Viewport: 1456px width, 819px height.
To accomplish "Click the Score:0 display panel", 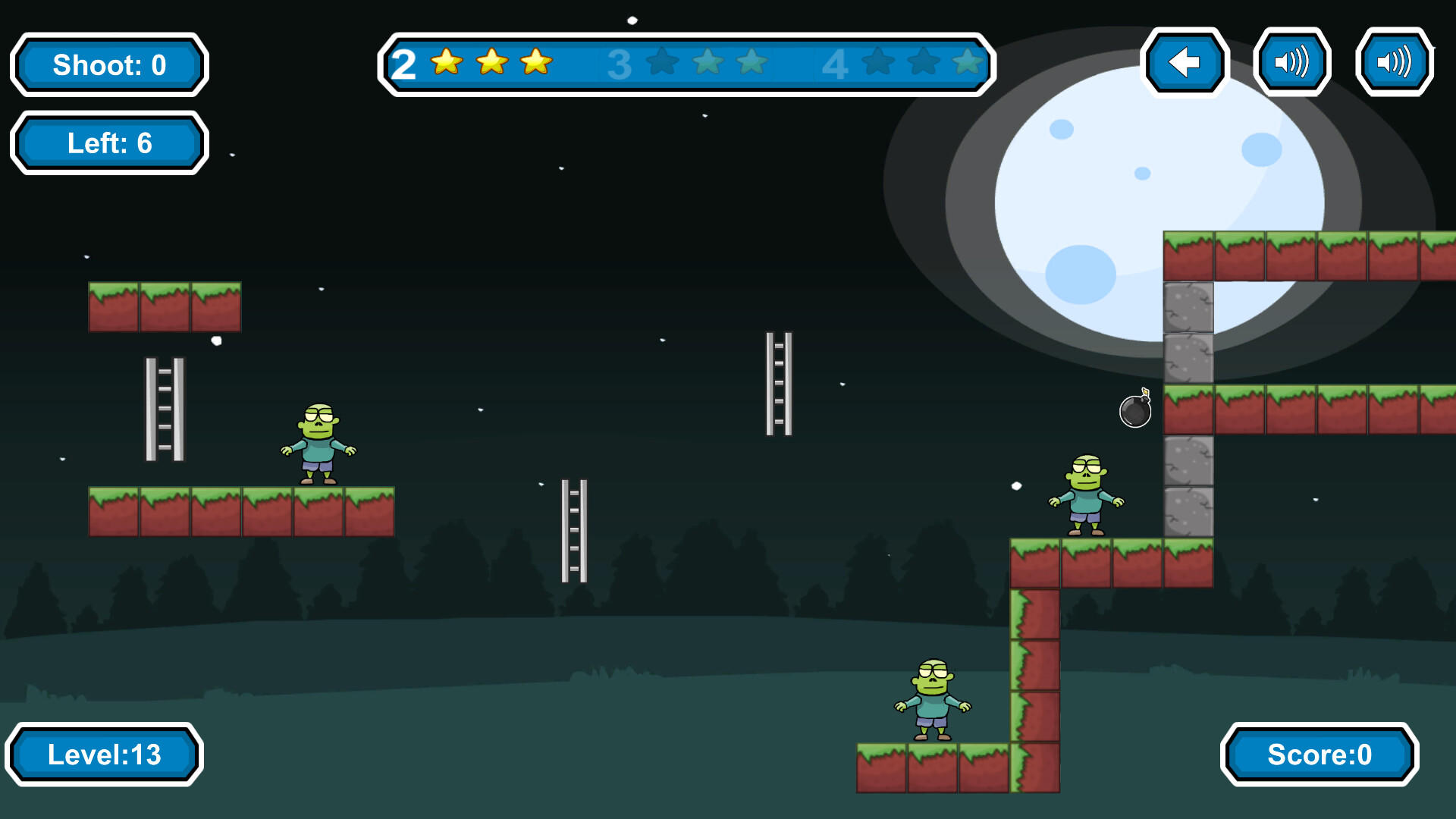I will (x=1319, y=755).
